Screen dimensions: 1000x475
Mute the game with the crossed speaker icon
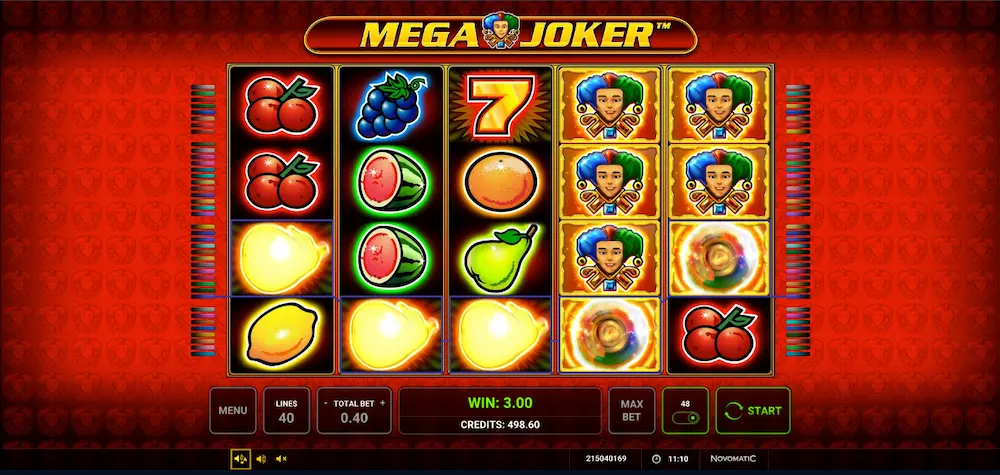click(x=281, y=459)
